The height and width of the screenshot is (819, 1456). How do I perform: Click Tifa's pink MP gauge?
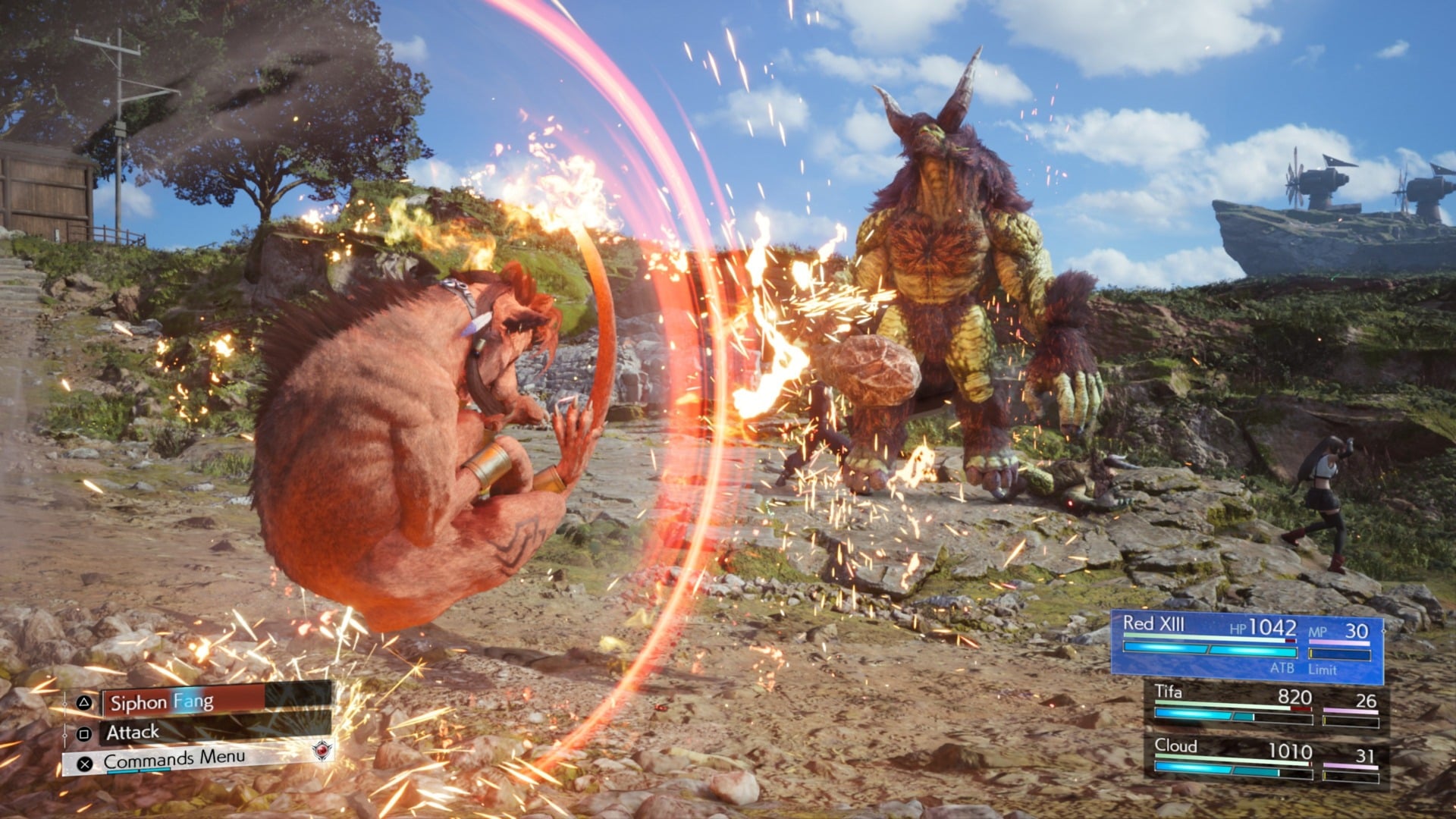click(1350, 710)
